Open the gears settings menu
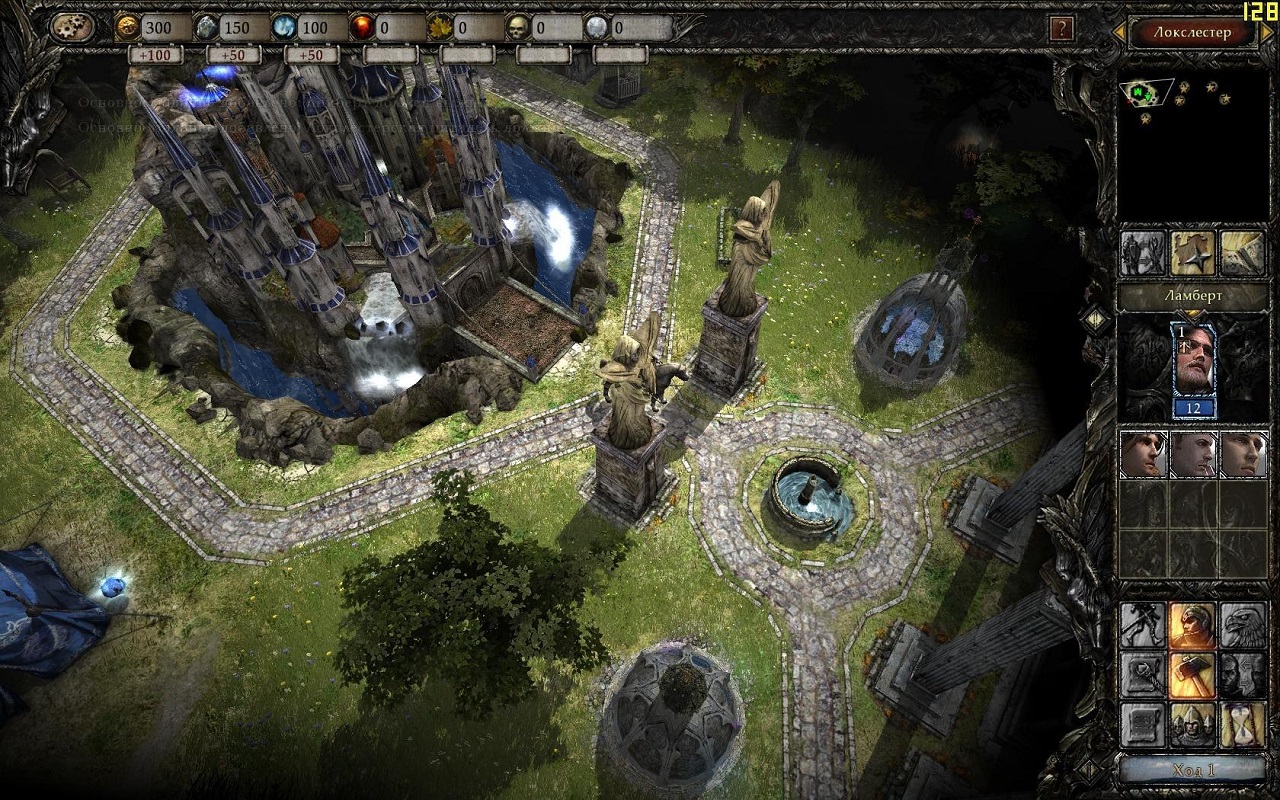 72,27
